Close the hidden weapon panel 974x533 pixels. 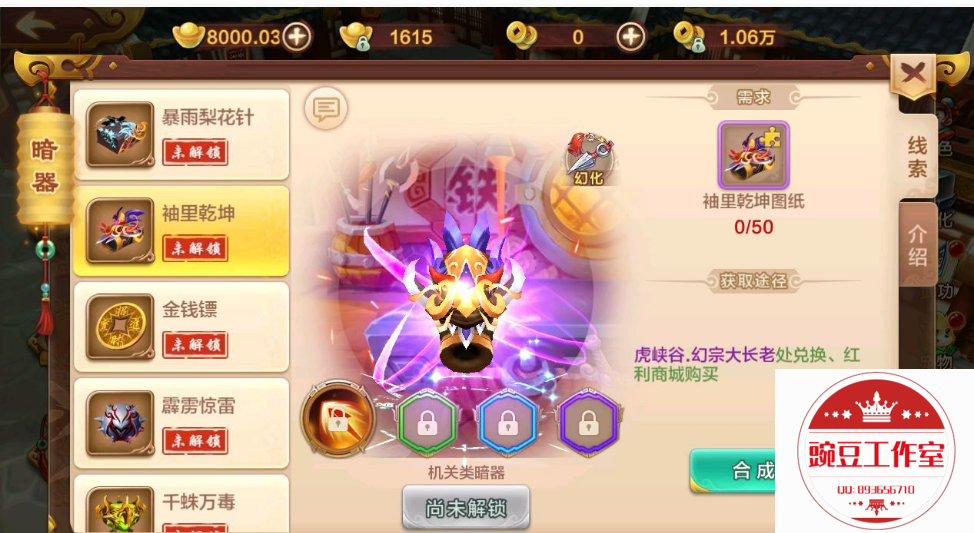[912, 73]
